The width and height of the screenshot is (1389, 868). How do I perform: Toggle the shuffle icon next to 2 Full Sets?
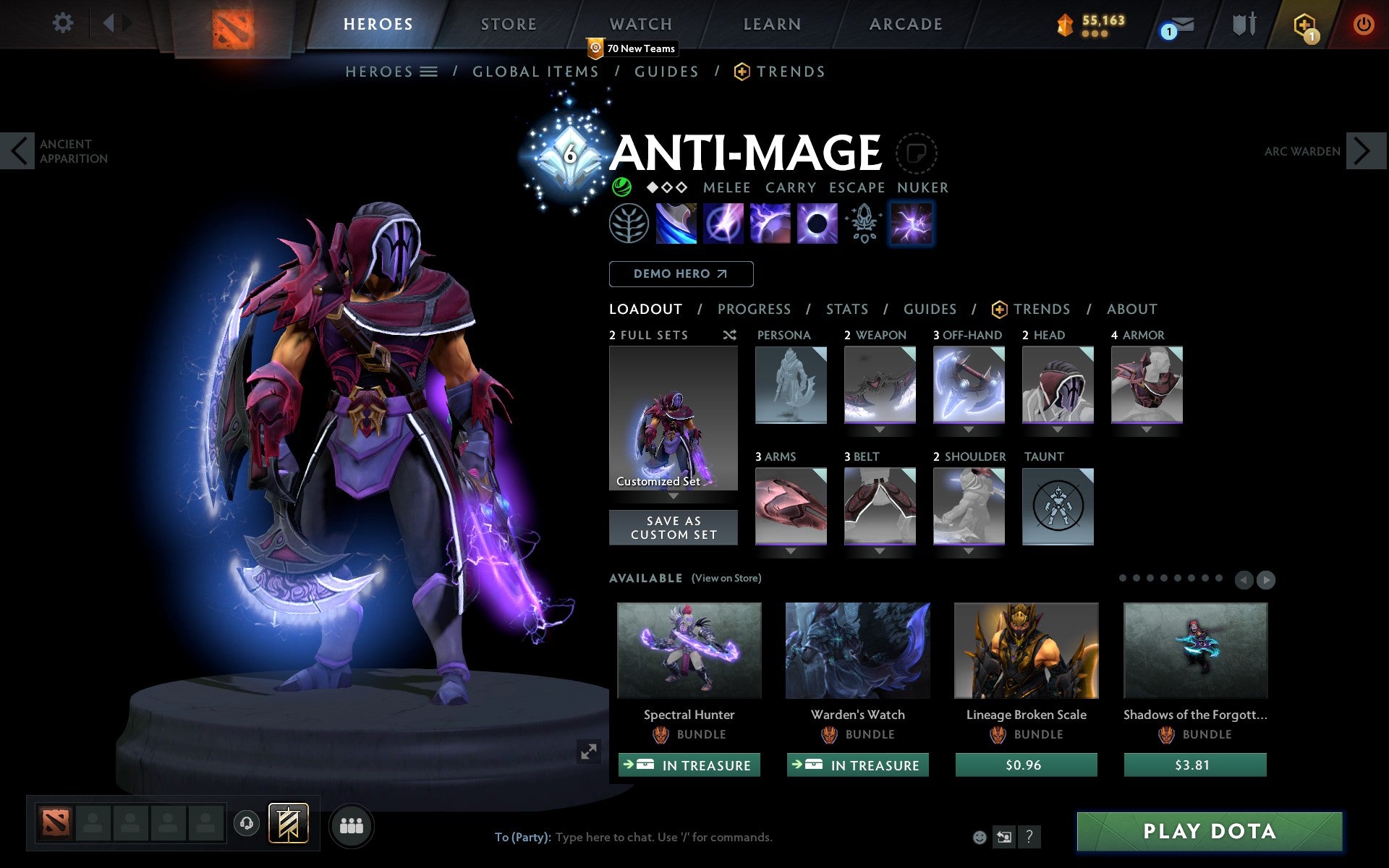[x=729, y=335]
